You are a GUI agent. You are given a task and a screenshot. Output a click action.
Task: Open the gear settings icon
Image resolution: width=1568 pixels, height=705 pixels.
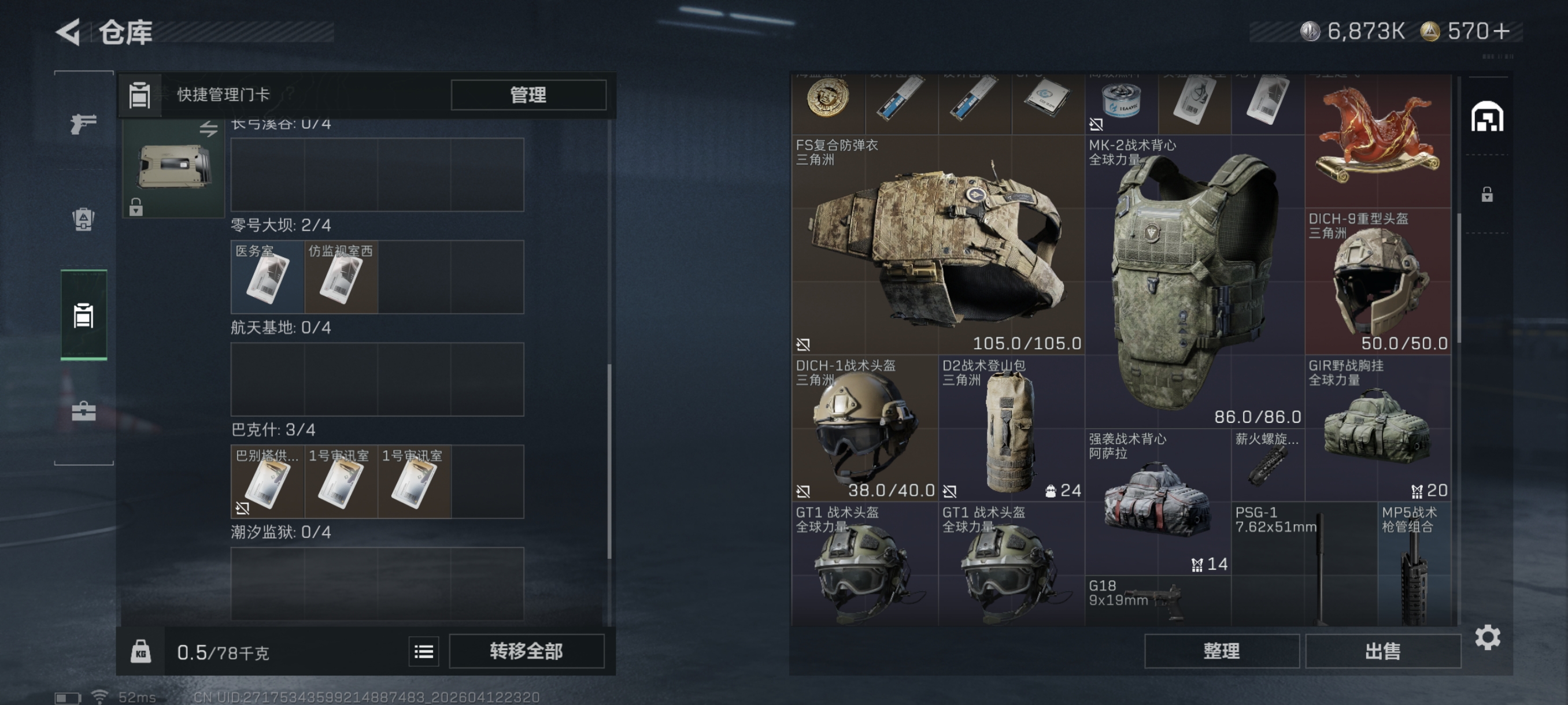point(1487,637)
